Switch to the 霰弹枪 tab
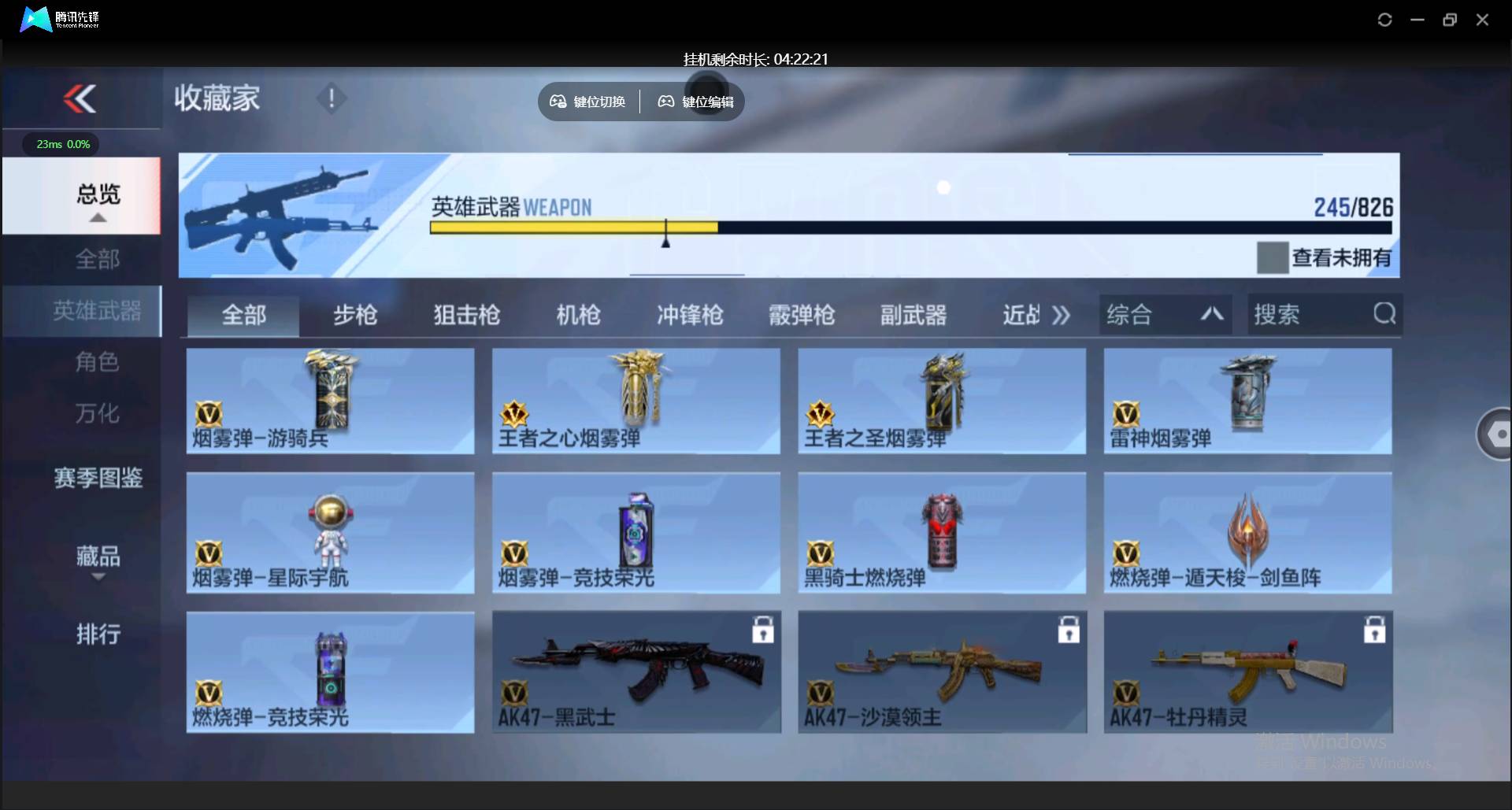The width and height of the screenshot is (1512, 810). (801, 314)
